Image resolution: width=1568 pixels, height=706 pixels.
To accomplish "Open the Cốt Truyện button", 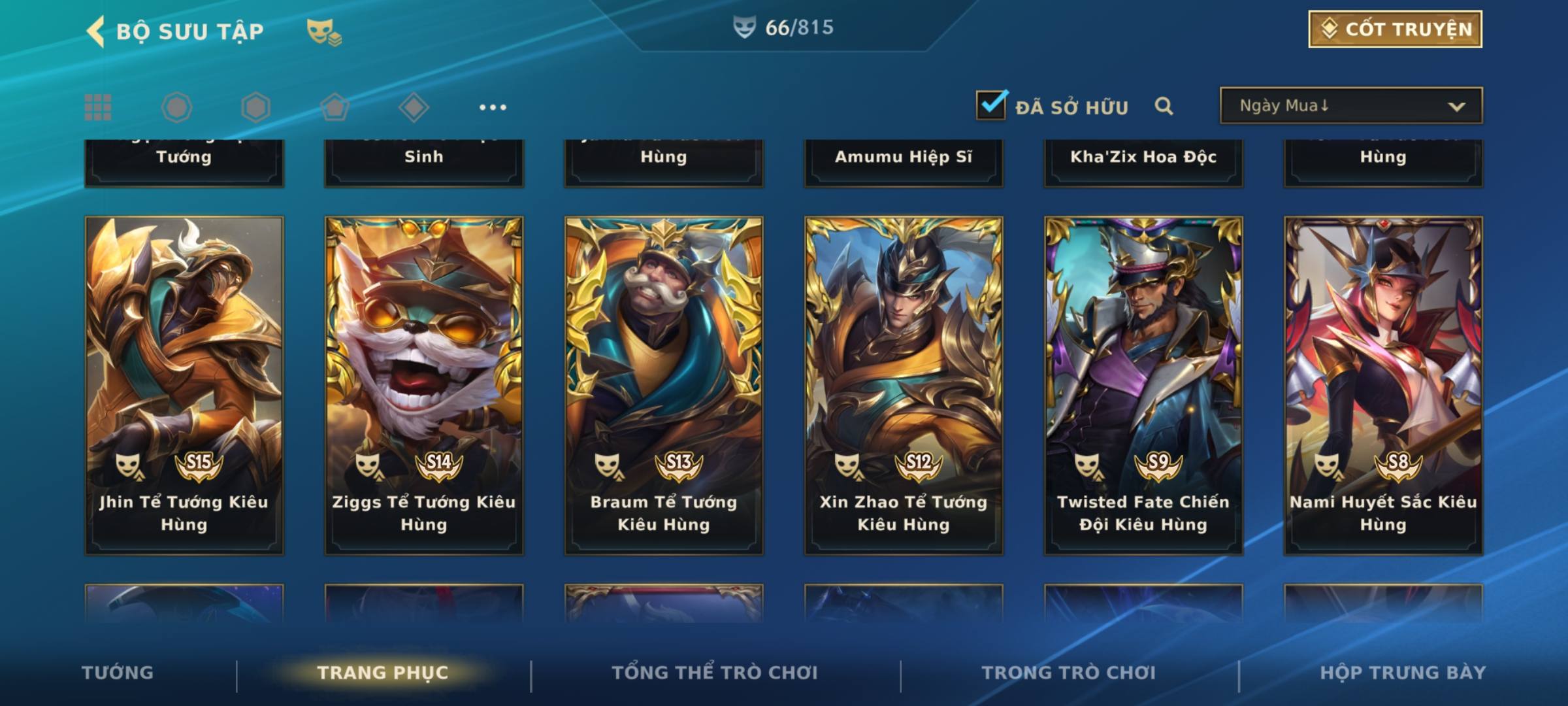I will [1395, 29].
